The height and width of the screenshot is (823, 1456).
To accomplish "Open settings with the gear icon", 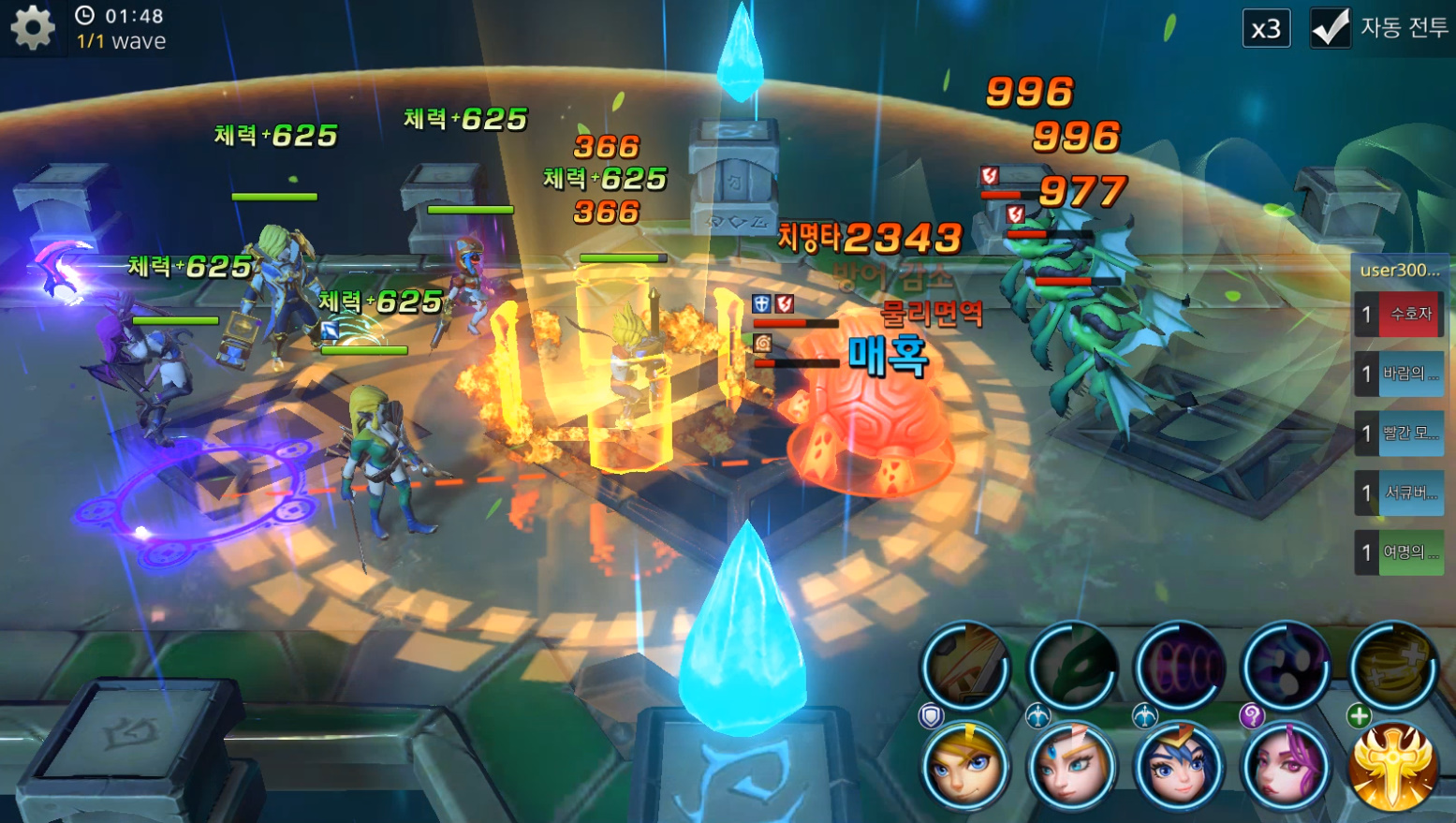I will click(33, 28).
